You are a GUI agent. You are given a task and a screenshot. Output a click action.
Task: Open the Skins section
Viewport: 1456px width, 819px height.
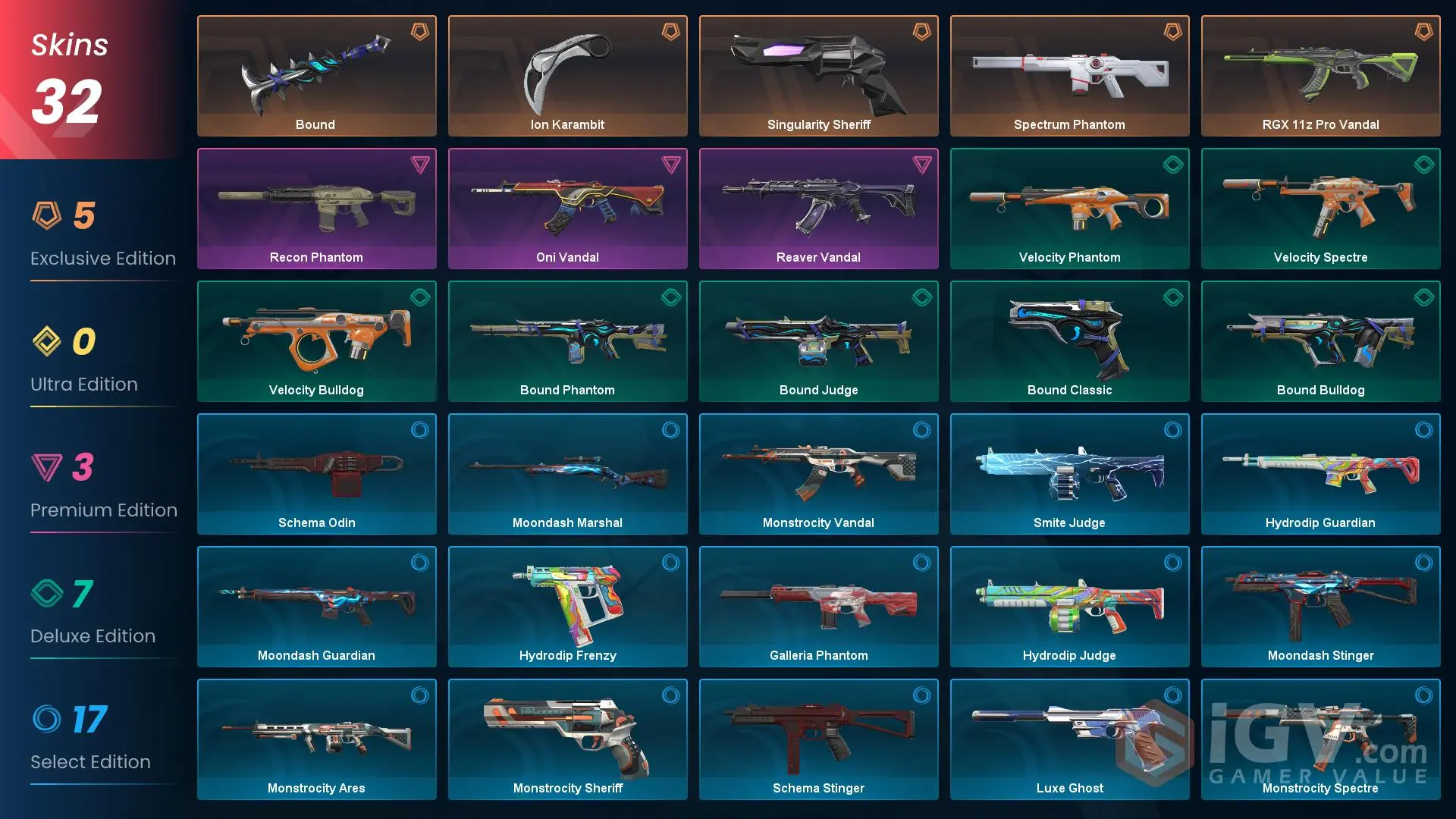(x=68, y=45)
